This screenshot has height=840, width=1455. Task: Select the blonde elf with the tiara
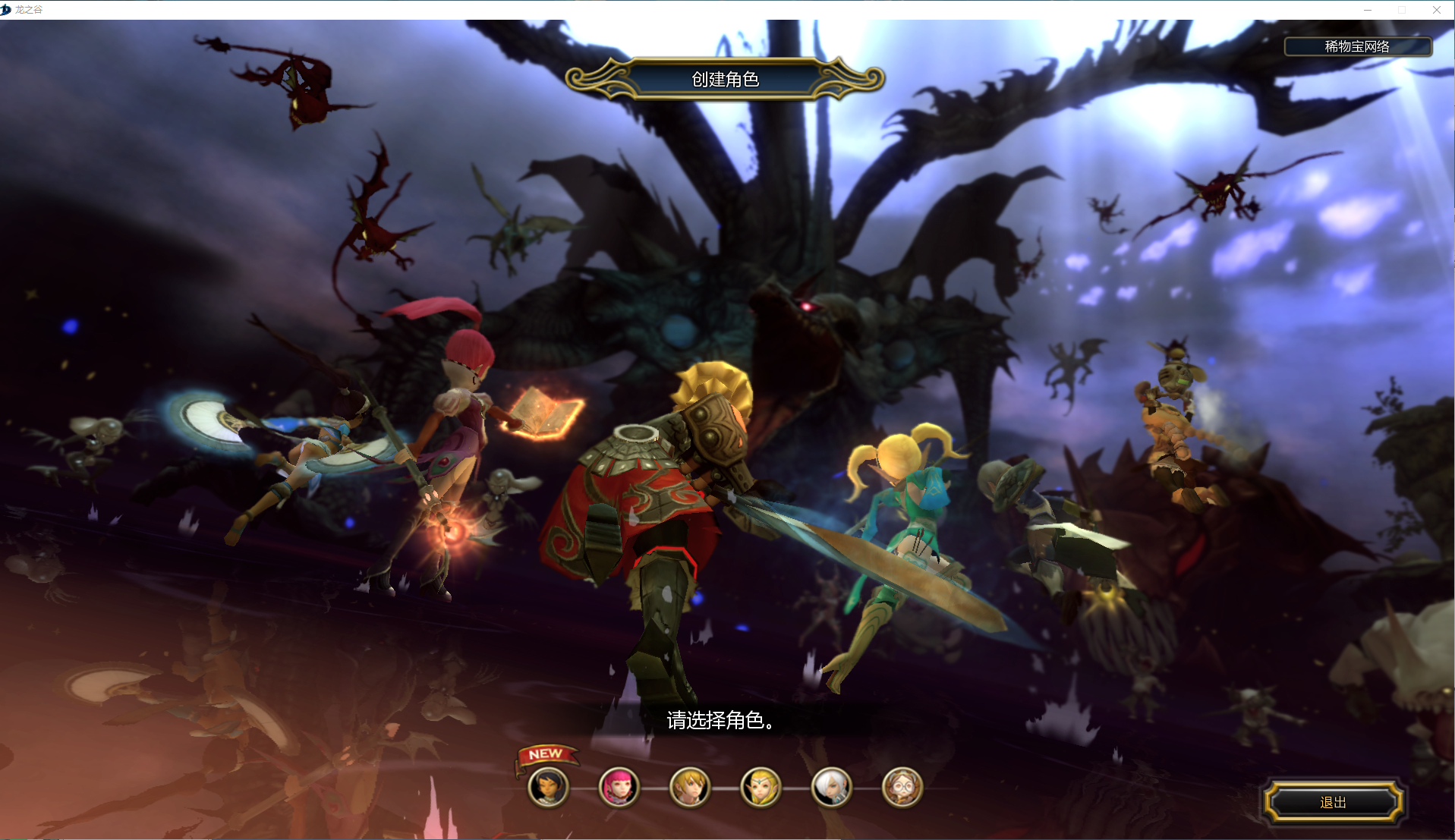pos(761,787)
